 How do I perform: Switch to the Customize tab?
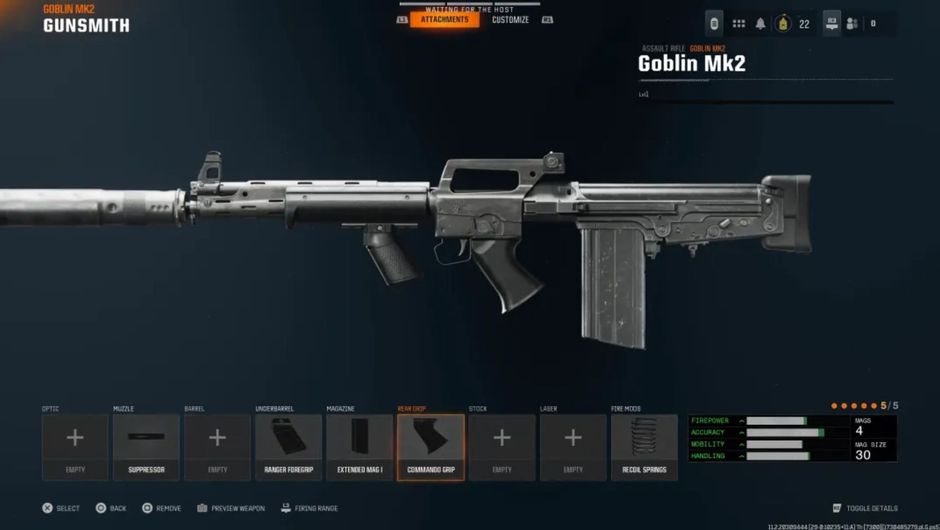coord(510,20)
